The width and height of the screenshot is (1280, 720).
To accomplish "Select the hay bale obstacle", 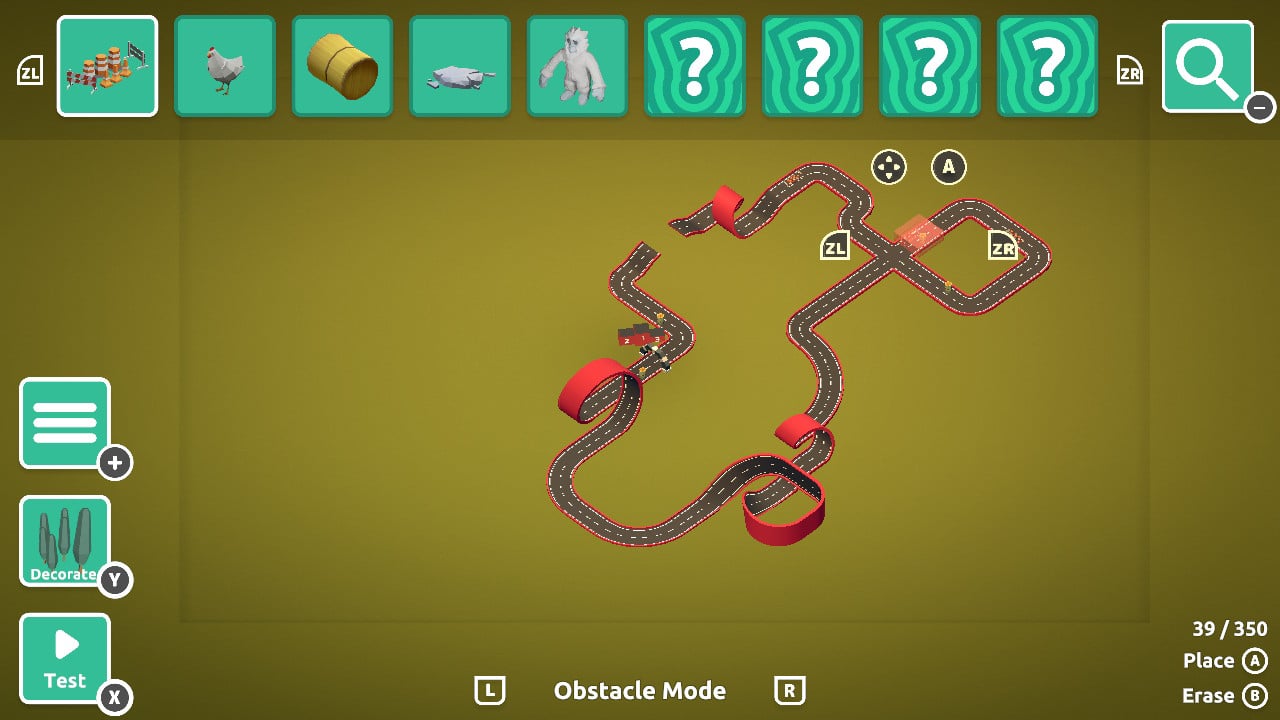I will (x=342, y=66).
